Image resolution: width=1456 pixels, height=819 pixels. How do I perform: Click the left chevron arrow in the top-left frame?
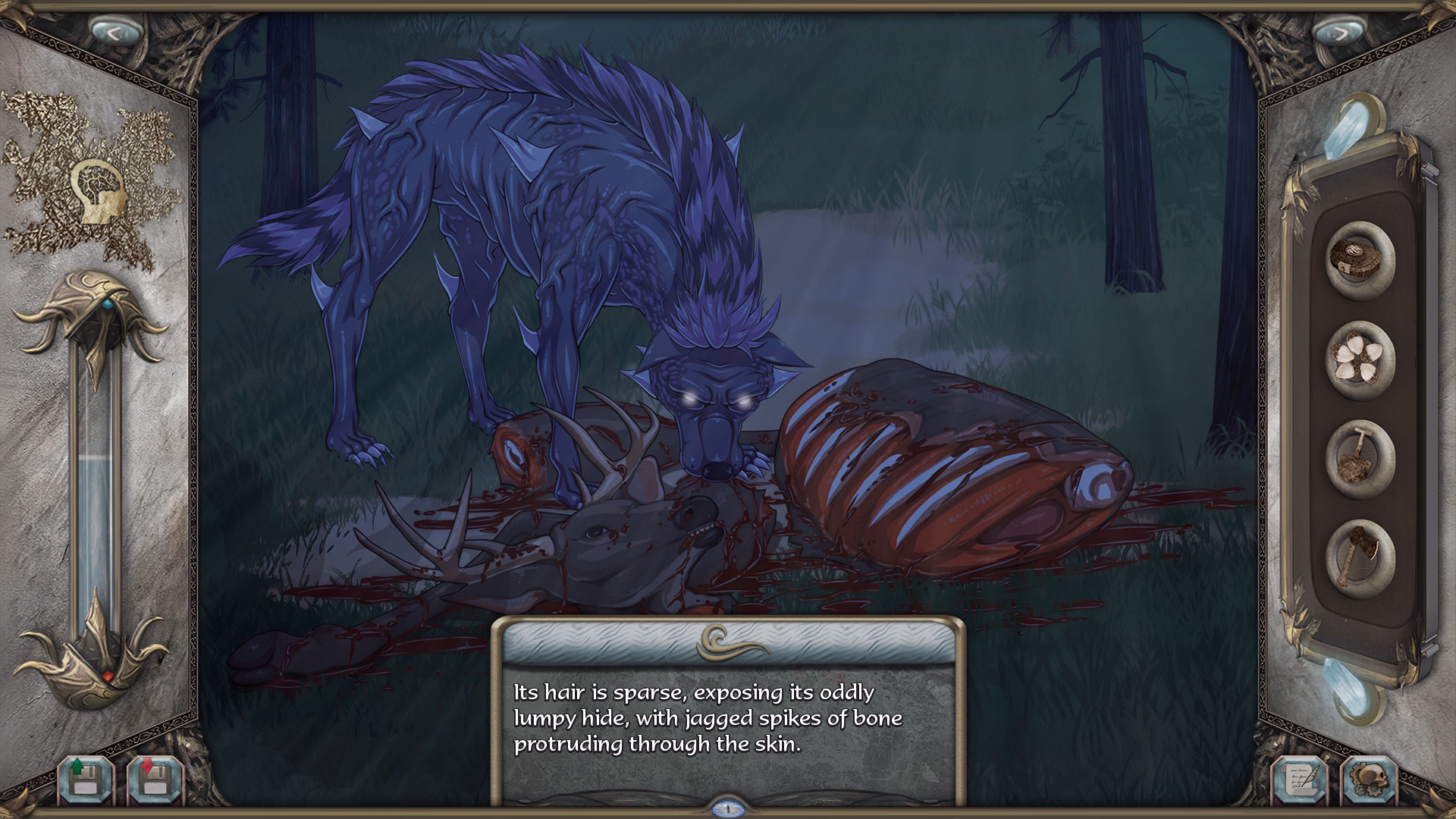click(114, 31)
